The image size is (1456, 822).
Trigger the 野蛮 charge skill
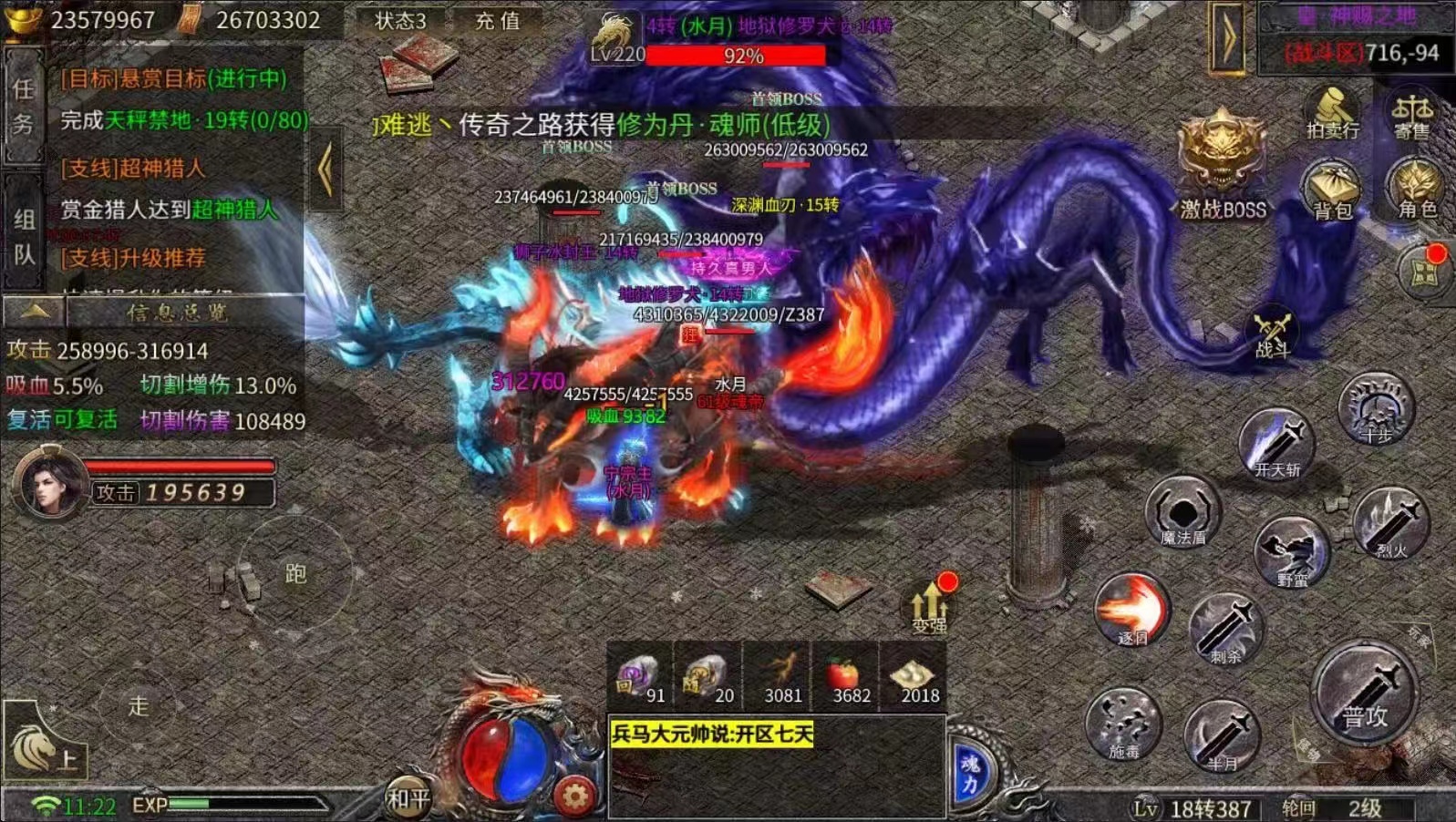click(x=1291, y=550)
